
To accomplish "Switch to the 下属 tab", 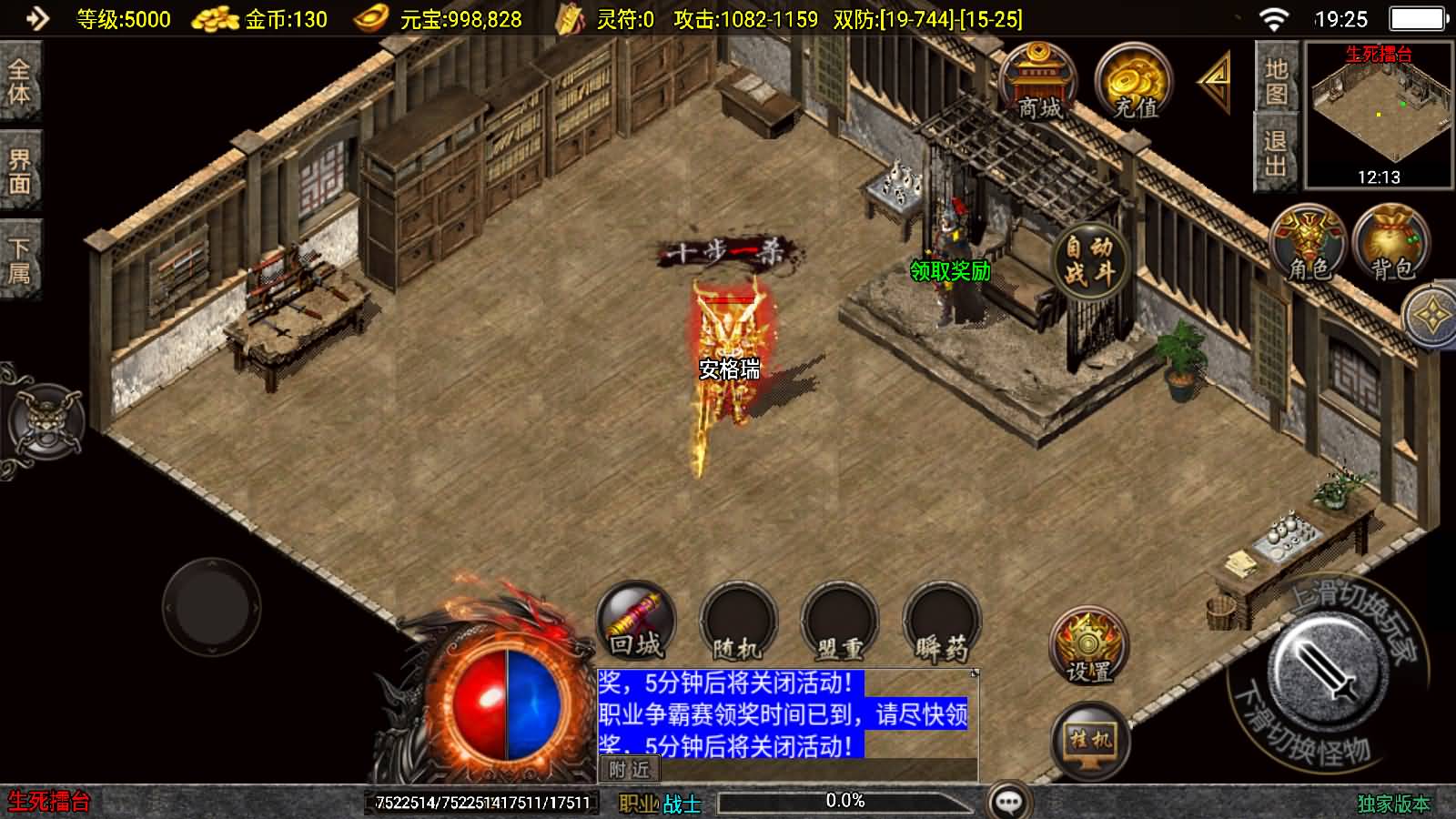I will pos(19,261).
